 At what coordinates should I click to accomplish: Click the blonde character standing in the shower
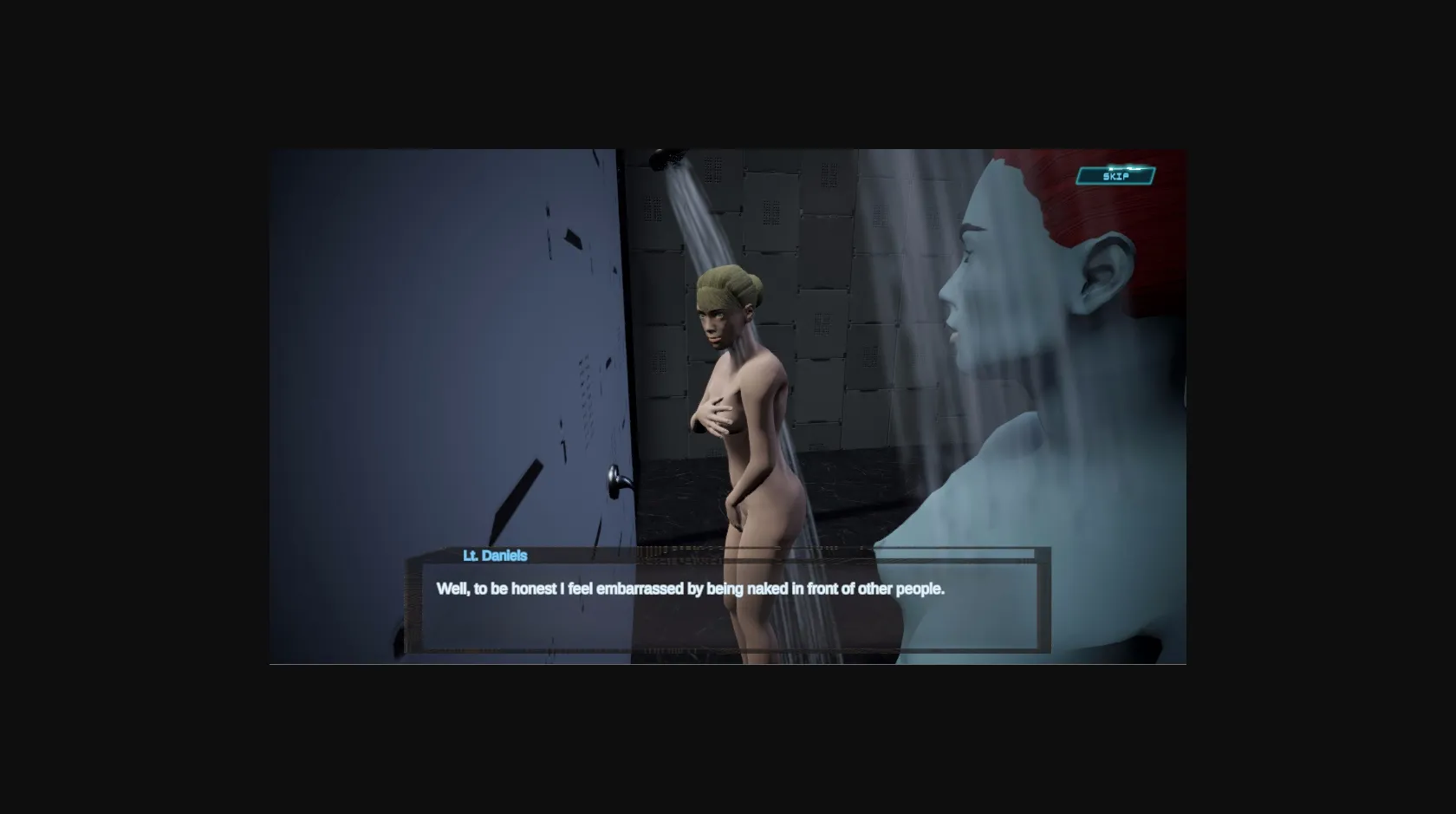[747, 407]
